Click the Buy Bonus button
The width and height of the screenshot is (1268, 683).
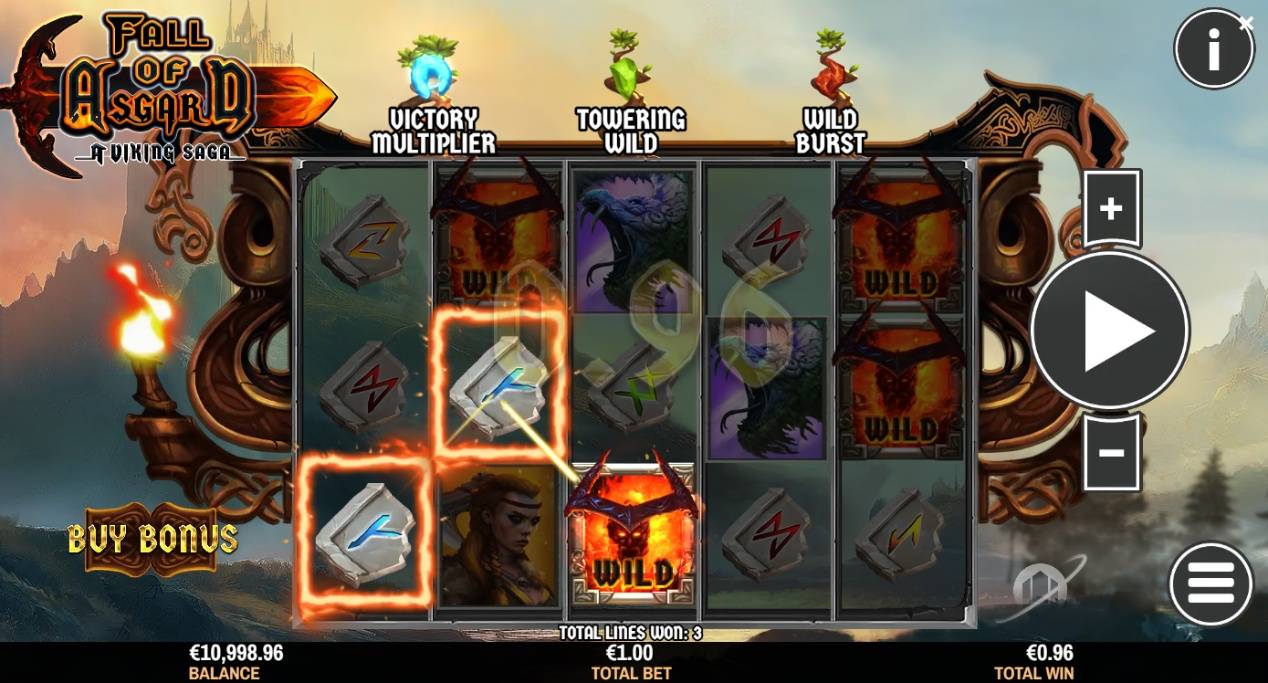153,539
